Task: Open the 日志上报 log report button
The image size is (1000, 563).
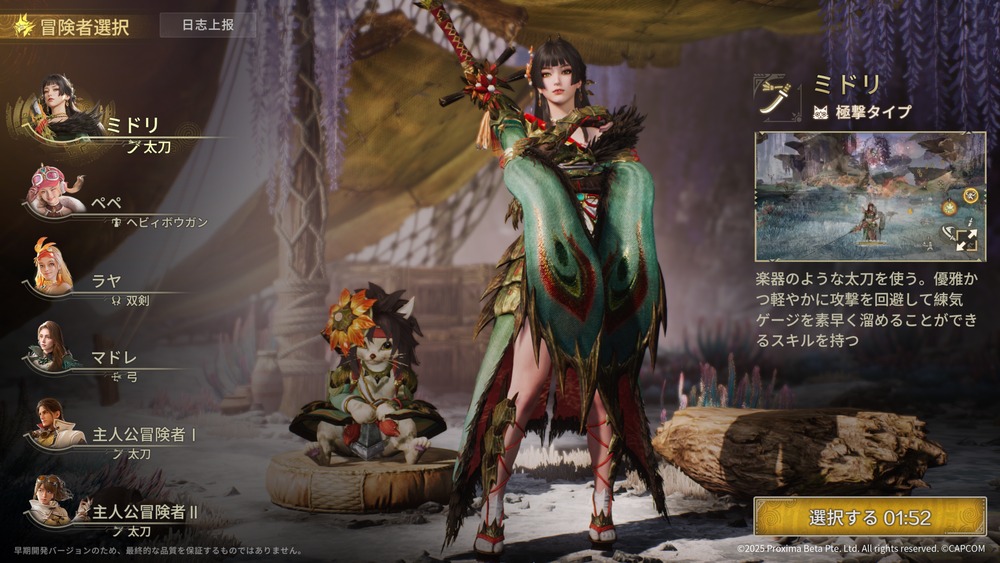Action: pyautogui.click(x=209, y=24)
